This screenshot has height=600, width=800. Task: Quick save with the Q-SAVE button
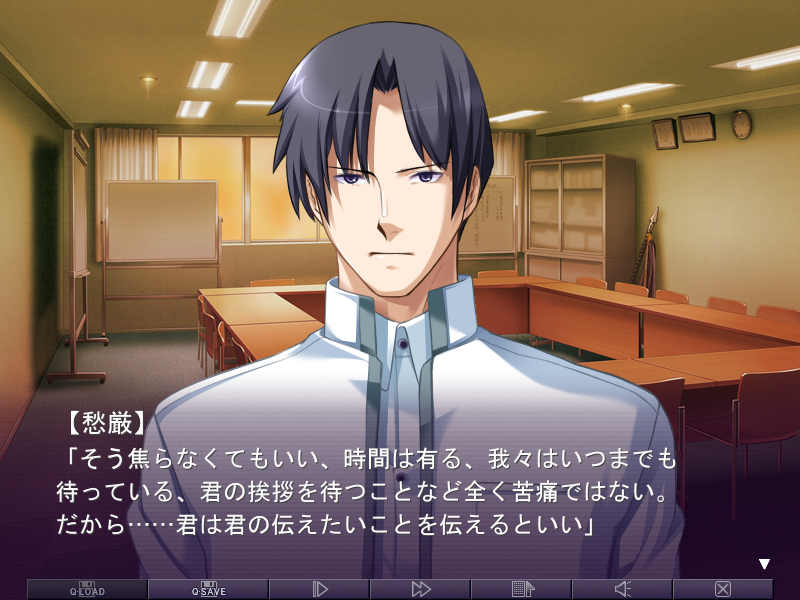tap(208, 589)
